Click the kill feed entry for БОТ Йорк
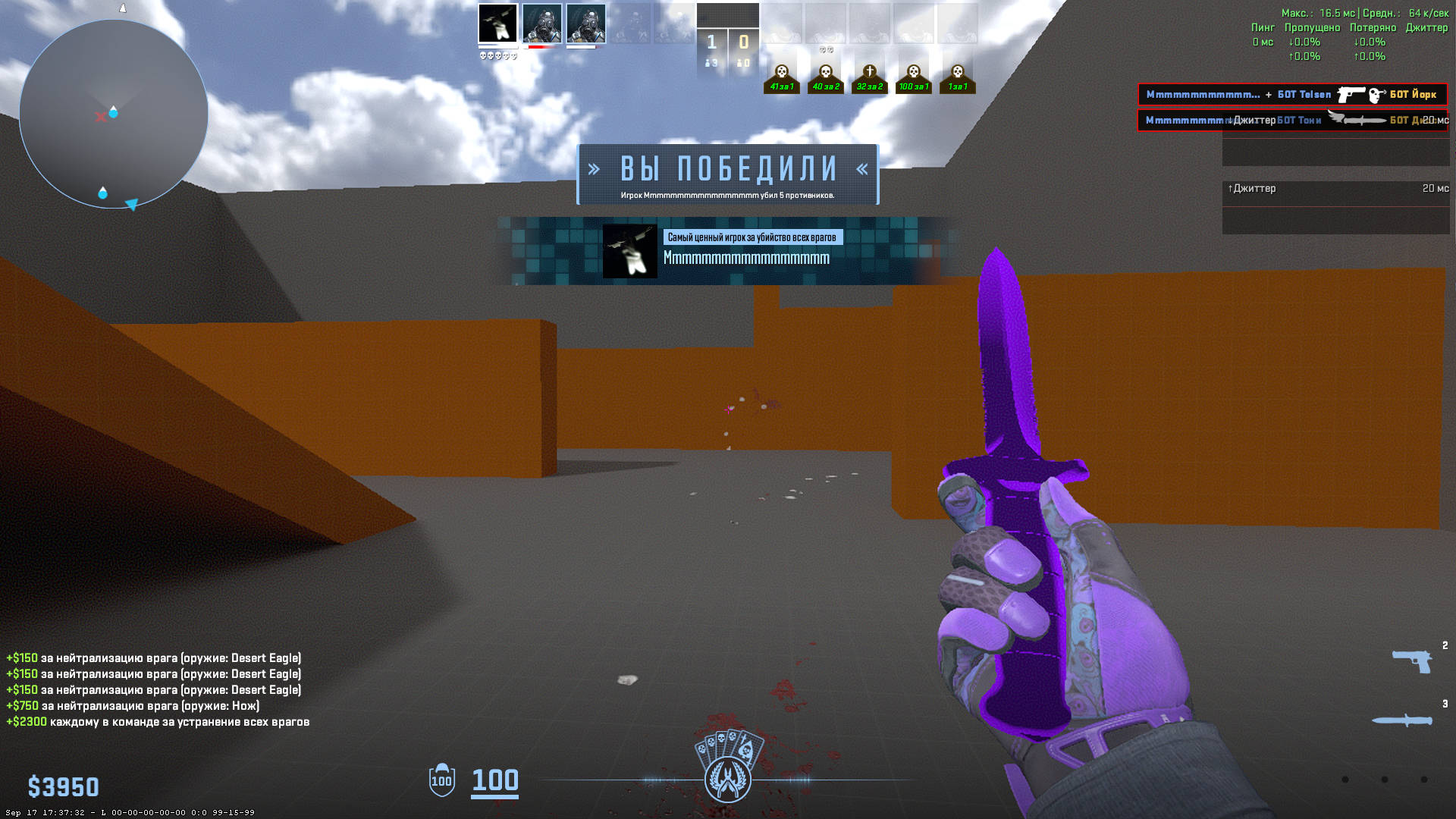The image size is (1456, 819). point(1292,95)
